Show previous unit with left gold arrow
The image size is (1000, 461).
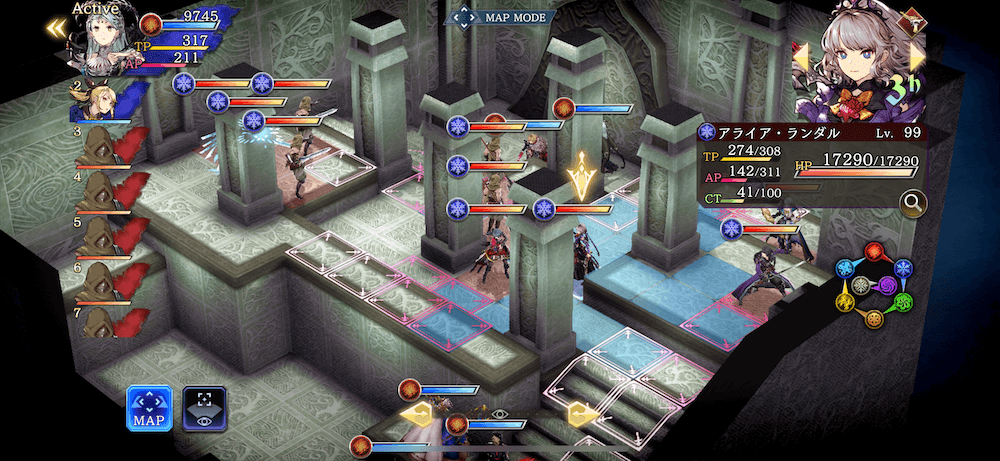[x=801, y=58]
